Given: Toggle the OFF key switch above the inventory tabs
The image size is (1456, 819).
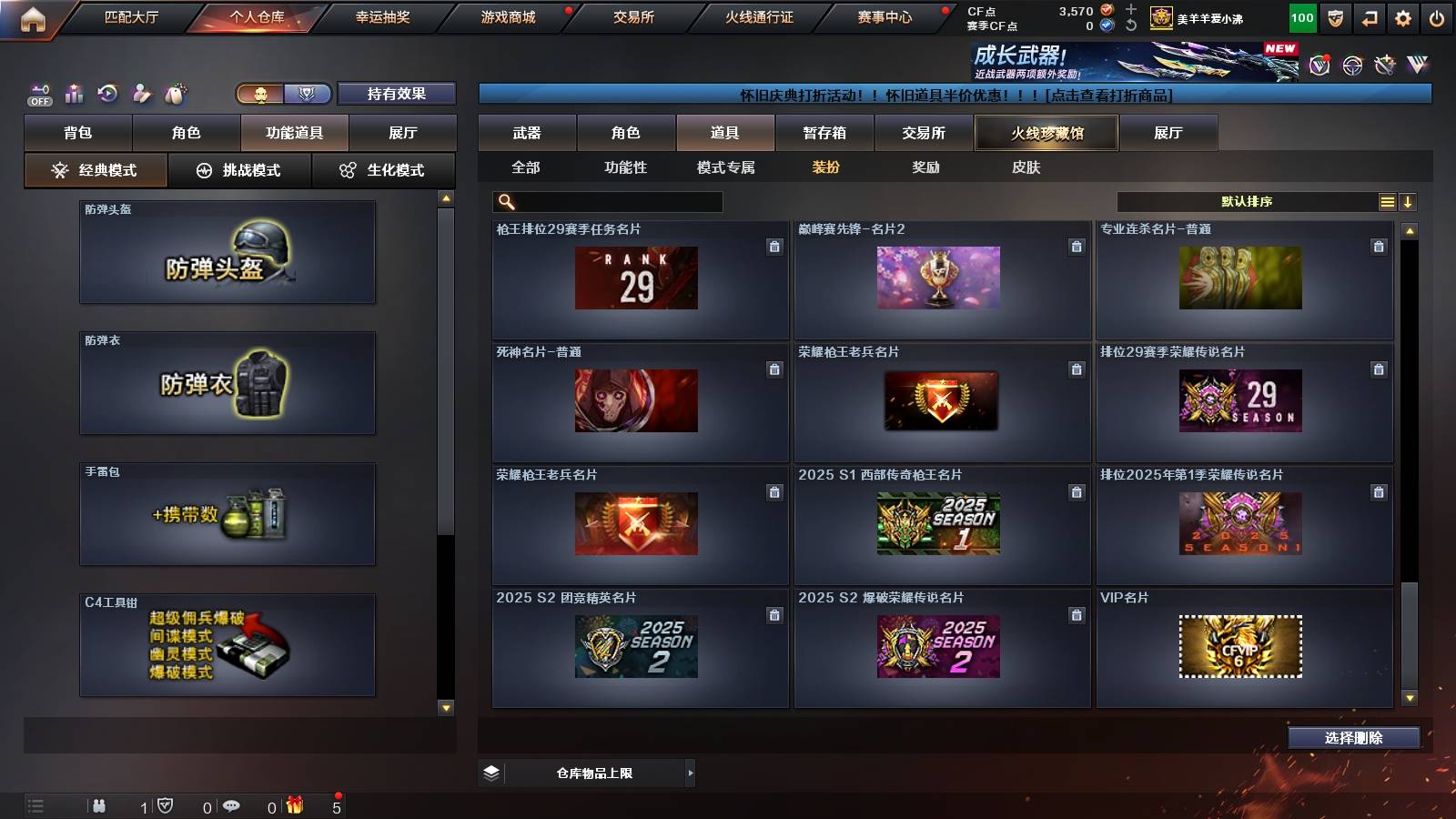Looking at the screenshot, I should (x=38, y=93).
